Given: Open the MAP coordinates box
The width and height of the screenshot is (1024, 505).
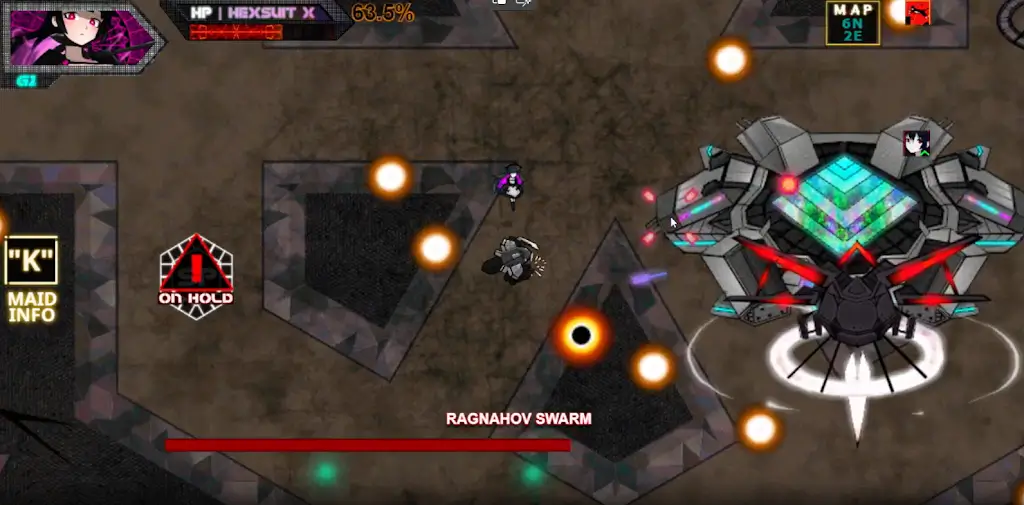Looking at the screenshot, I should coord(852,23).
